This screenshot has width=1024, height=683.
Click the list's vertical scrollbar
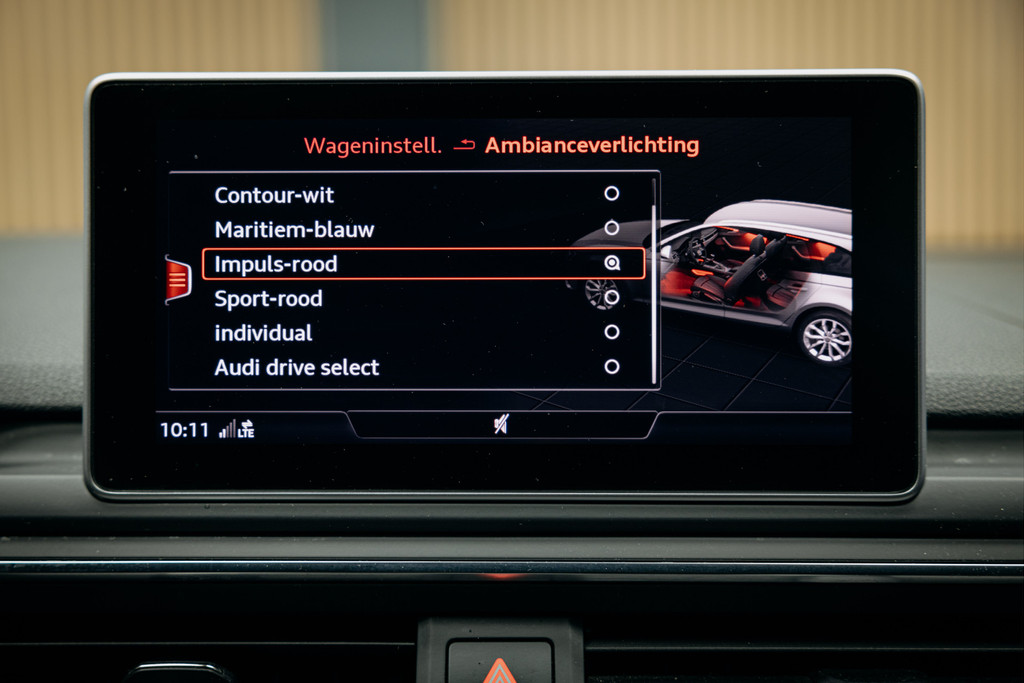click(x=655, y=280)
